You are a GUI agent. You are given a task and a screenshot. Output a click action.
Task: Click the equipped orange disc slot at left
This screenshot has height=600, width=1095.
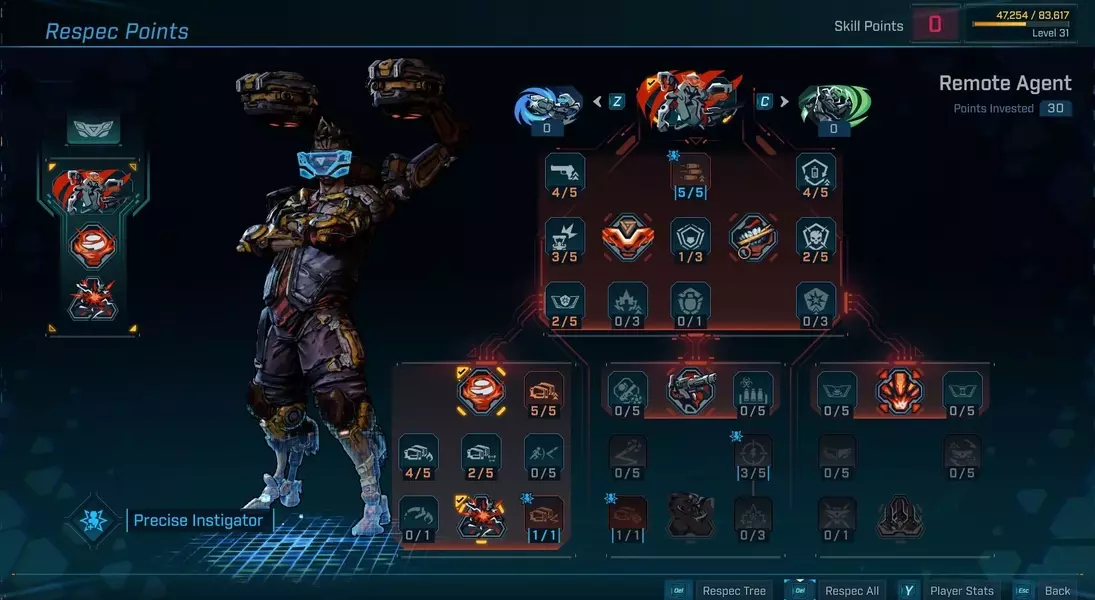92,245
